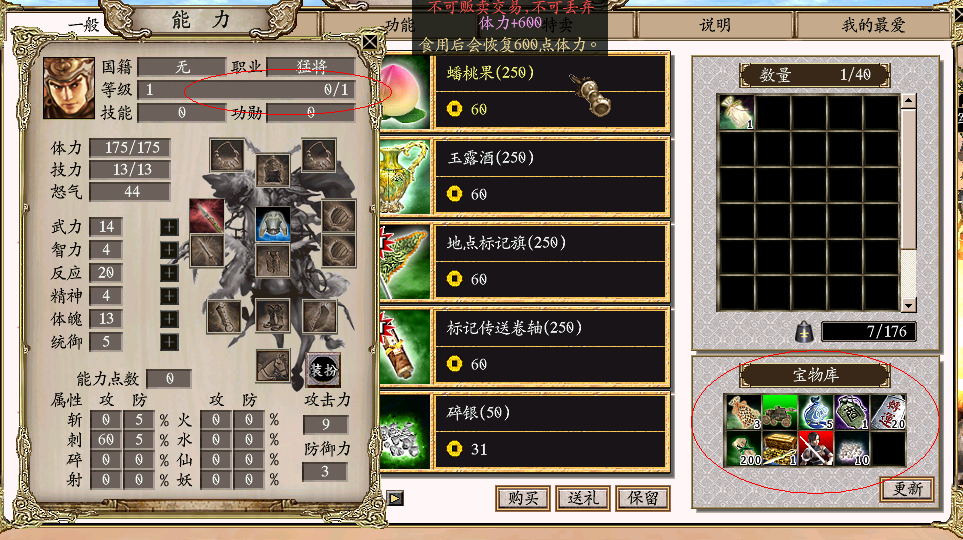
Task: Add a point to 武力
Action: (x=170, y=227)
